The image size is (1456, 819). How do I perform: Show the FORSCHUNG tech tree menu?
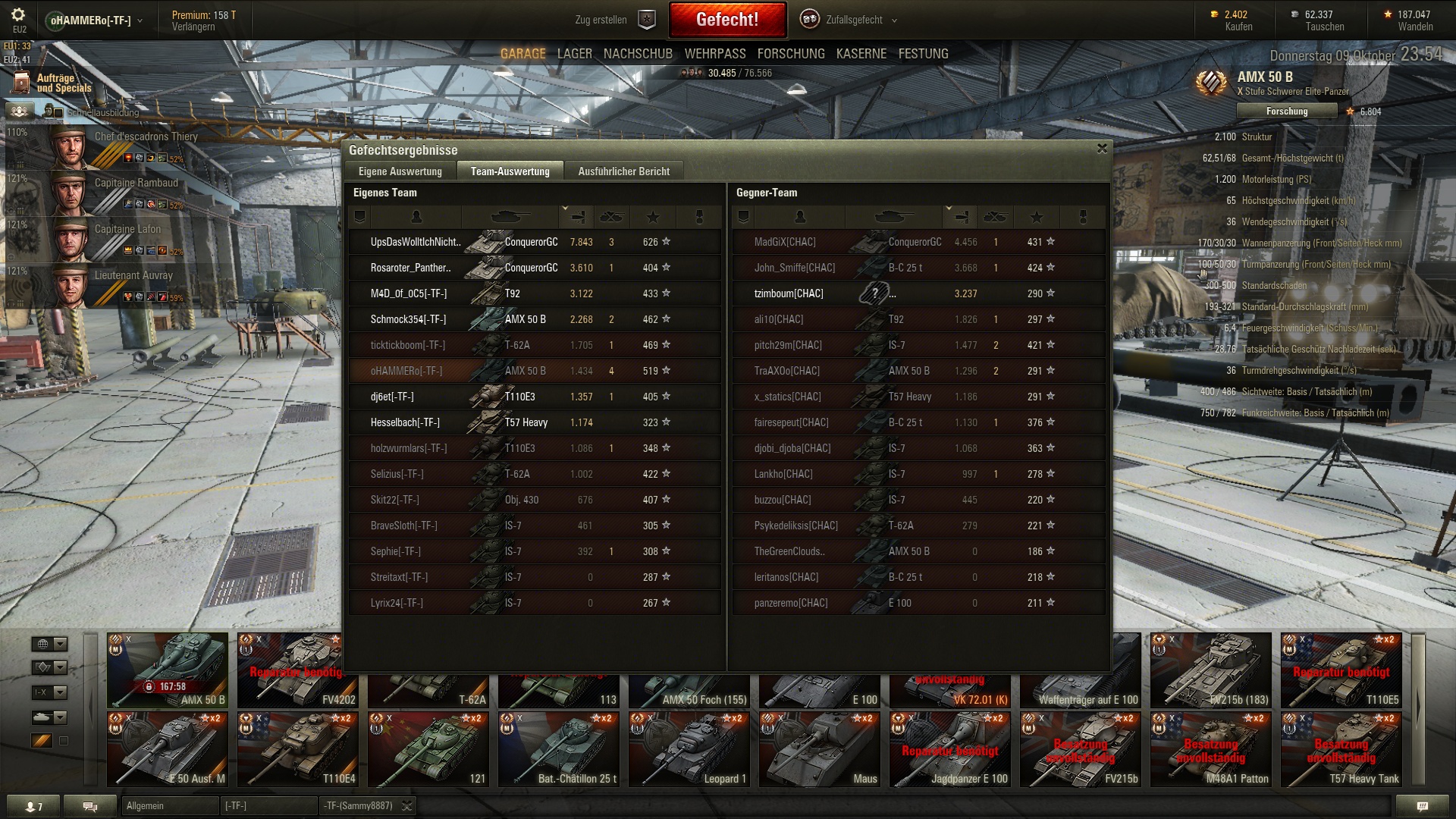pos(790,54)
